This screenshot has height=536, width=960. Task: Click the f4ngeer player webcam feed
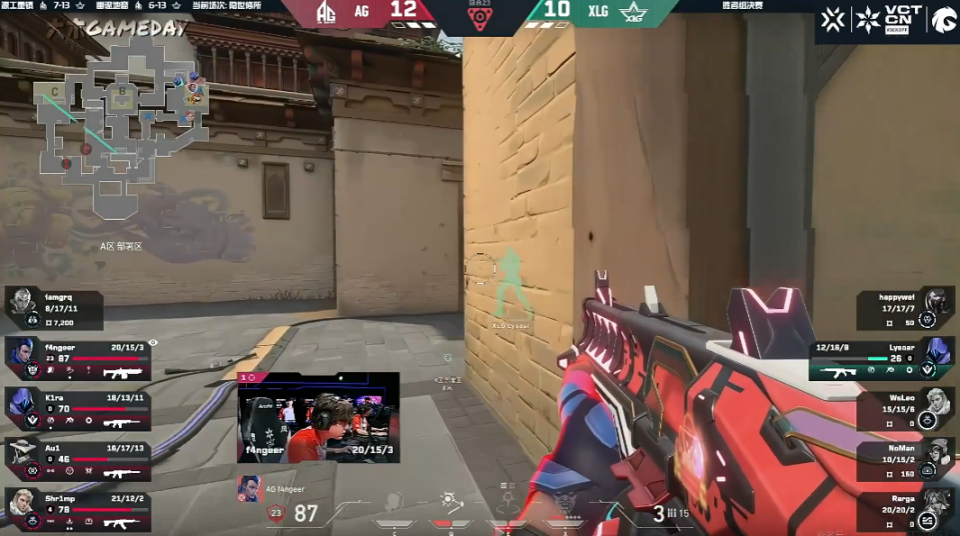click(318, 417)
